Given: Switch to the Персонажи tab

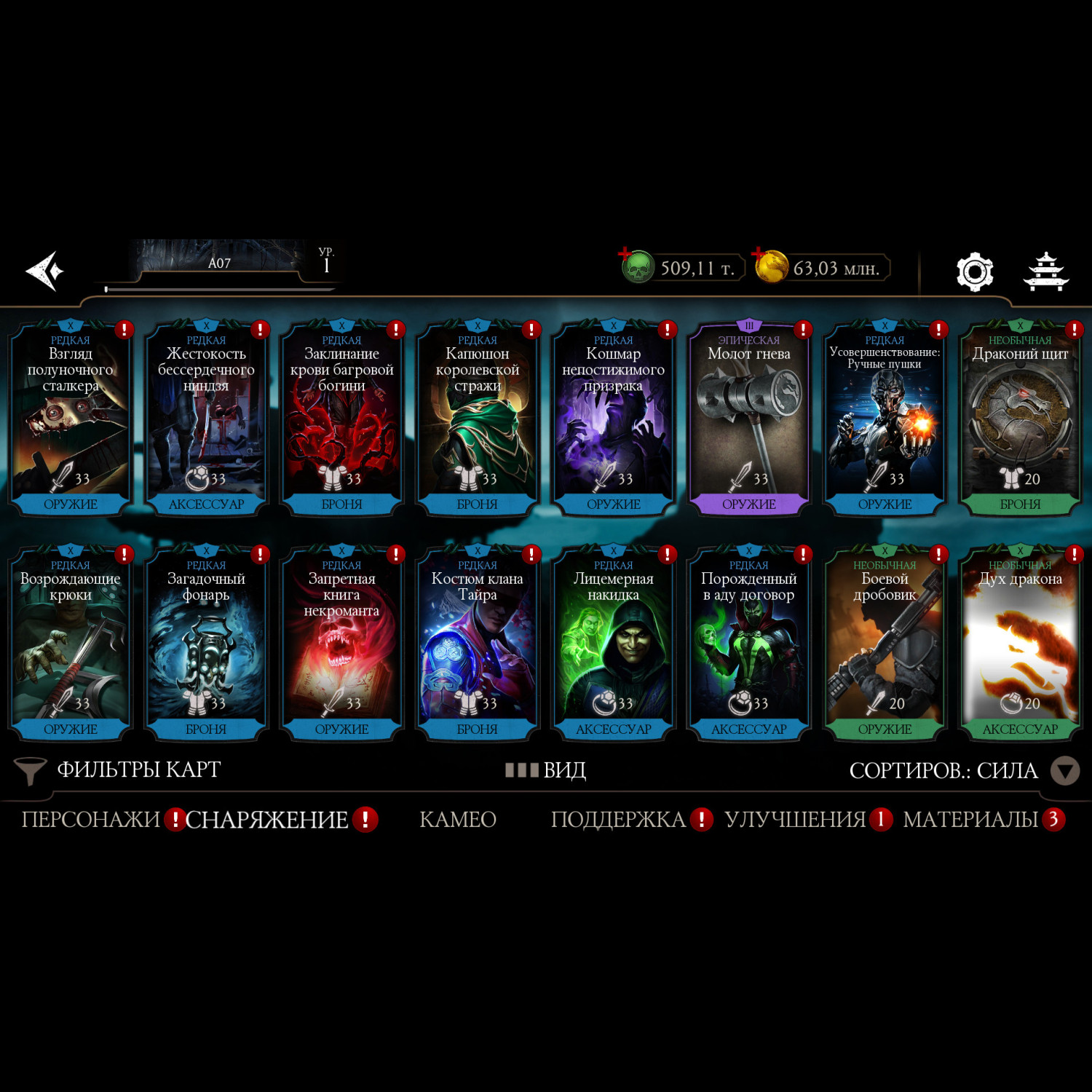Looking at the screenshot, I should point(90,820).
